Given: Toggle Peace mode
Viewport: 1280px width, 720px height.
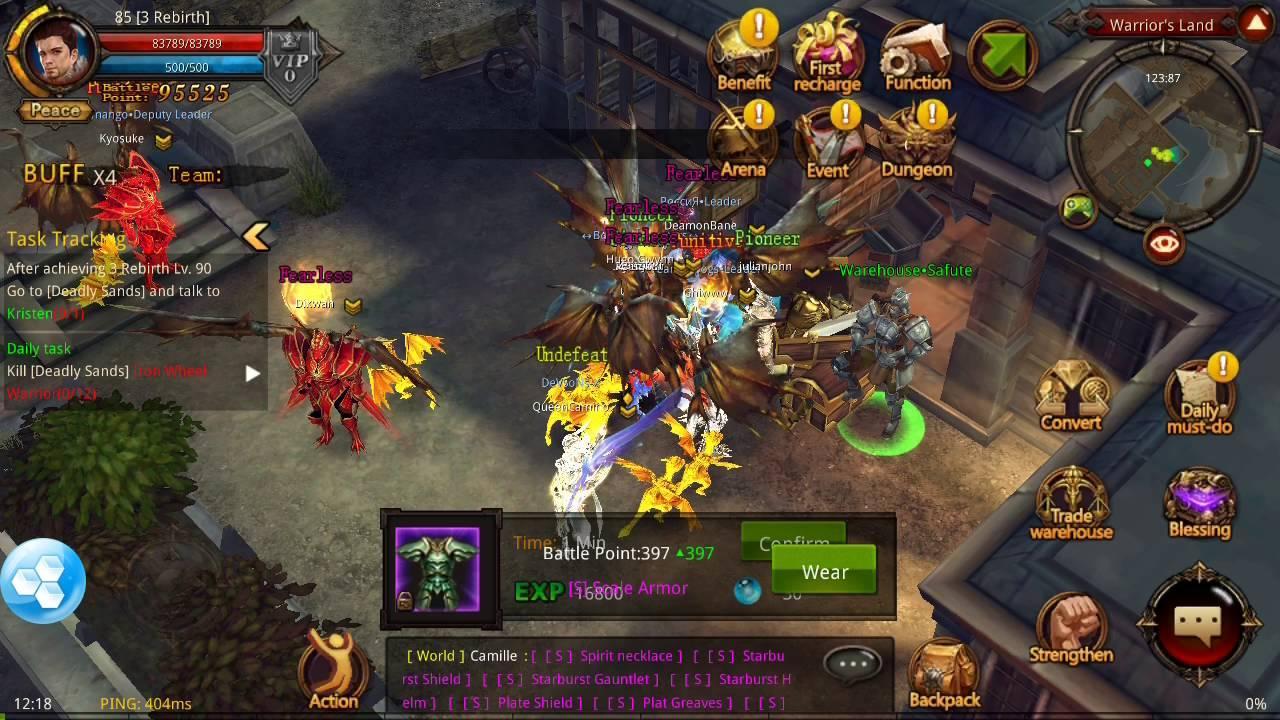Looking at the screenshot, I should tap(52, 111).
